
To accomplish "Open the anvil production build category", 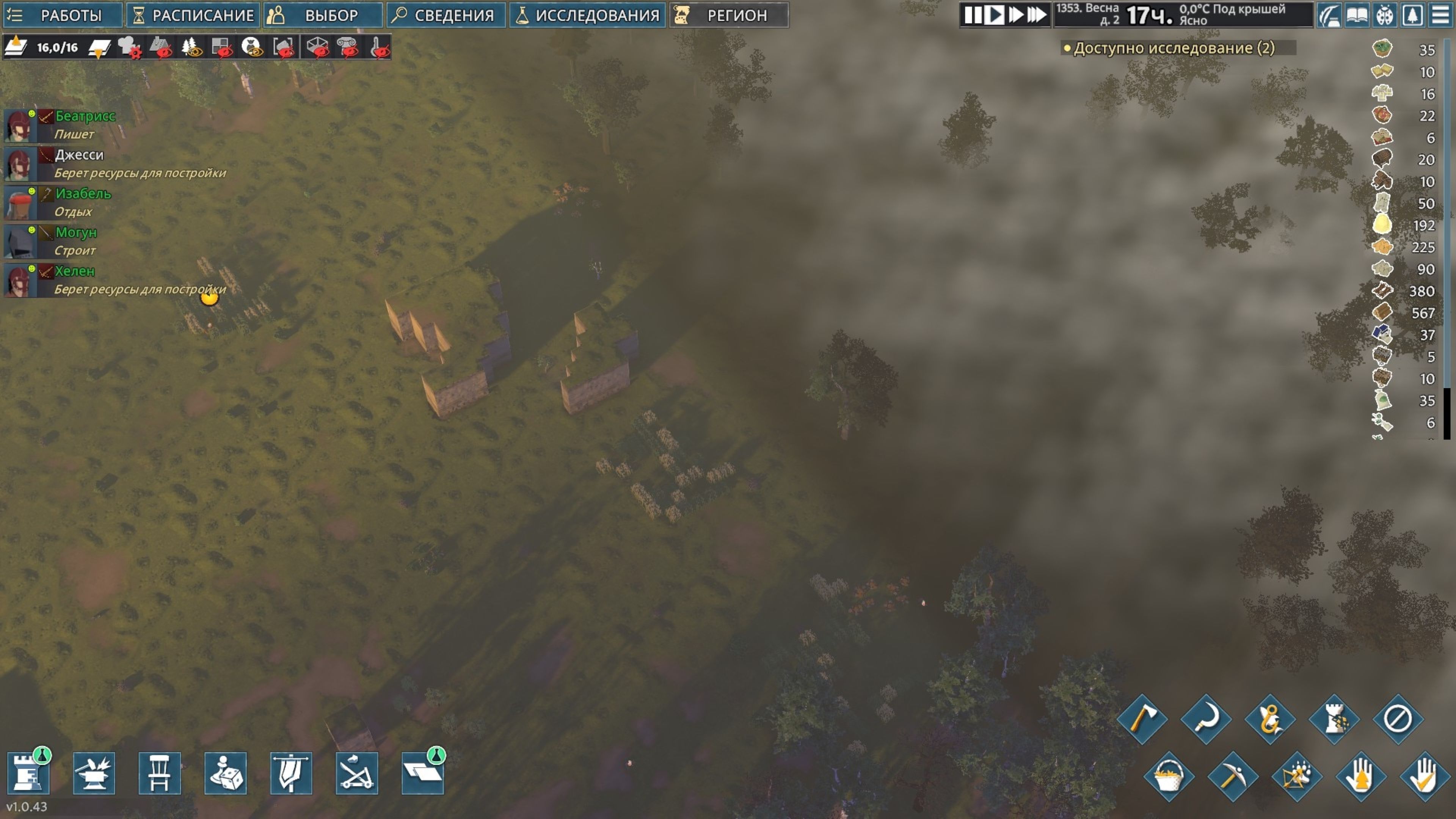I will [94, 773].
